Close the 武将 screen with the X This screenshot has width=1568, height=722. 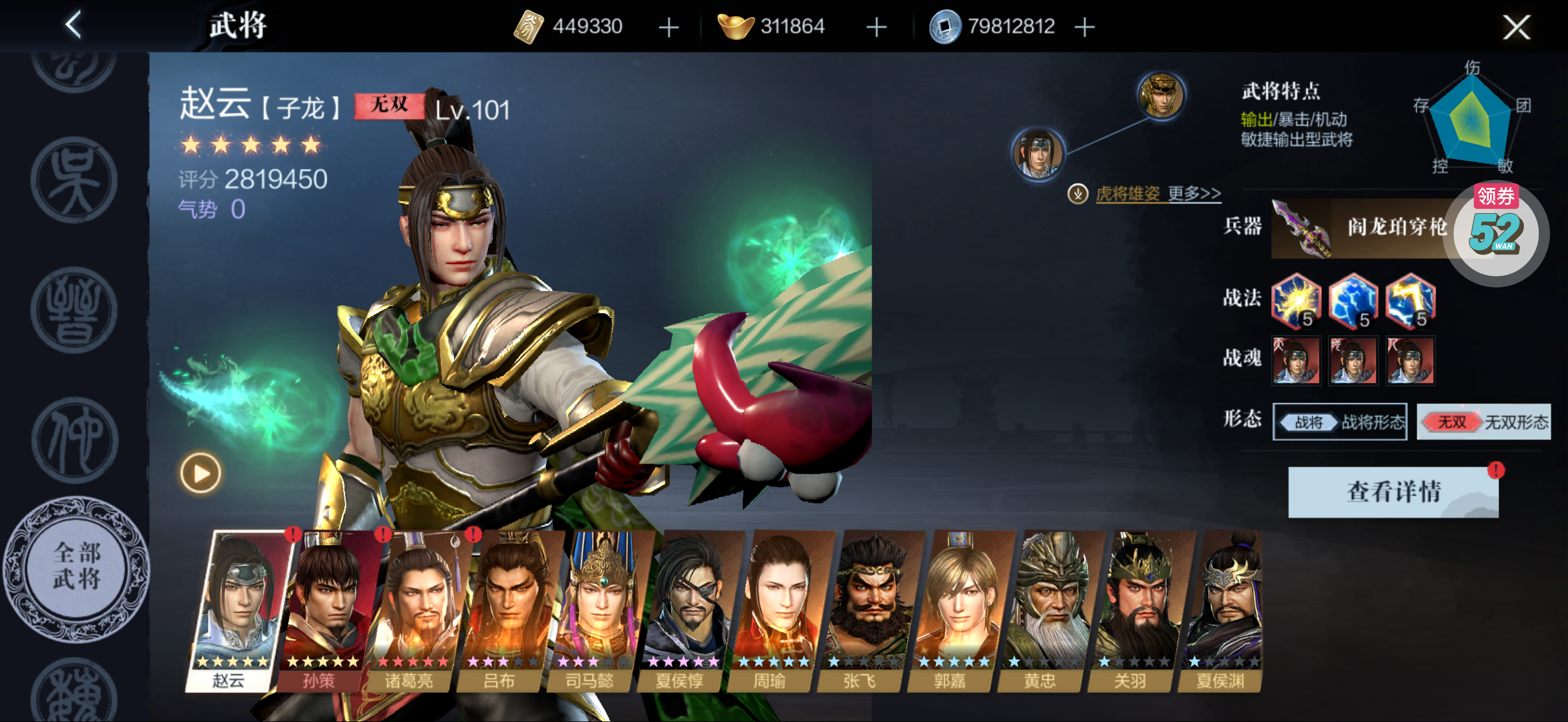click(1515, 27)
